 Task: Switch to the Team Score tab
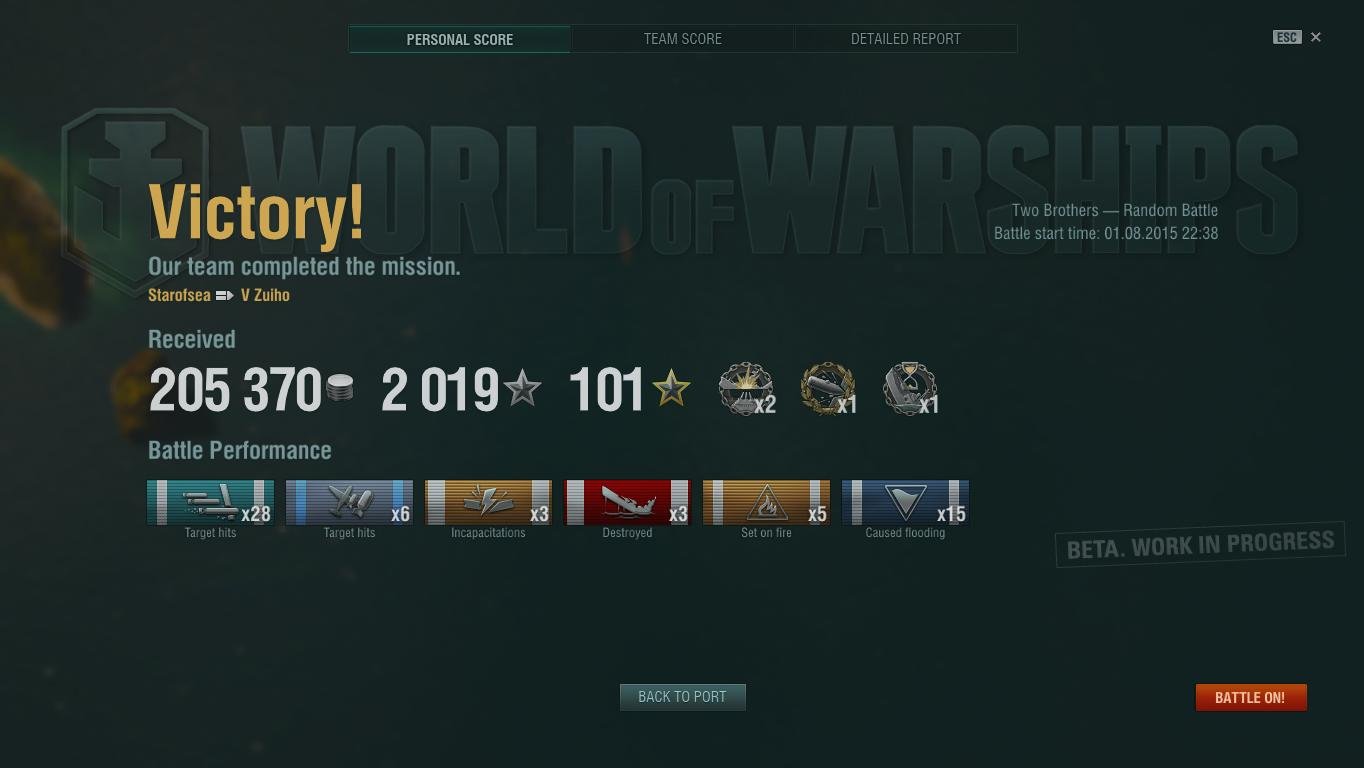[682, 39]
